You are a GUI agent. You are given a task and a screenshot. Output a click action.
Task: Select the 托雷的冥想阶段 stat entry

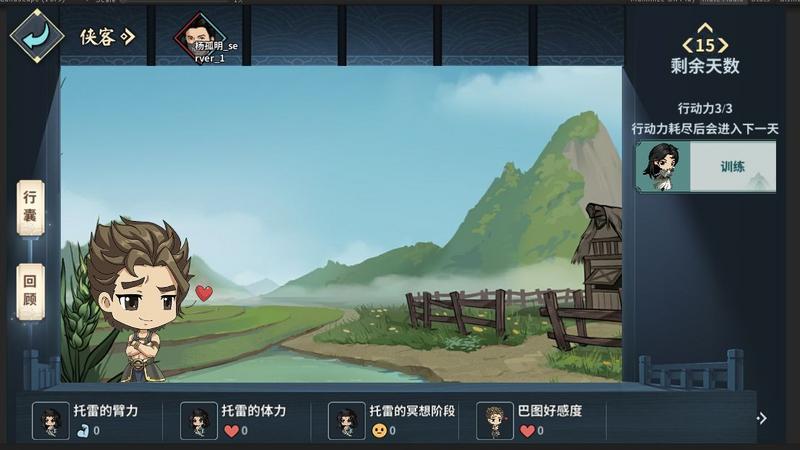click(x=393, y=421)
